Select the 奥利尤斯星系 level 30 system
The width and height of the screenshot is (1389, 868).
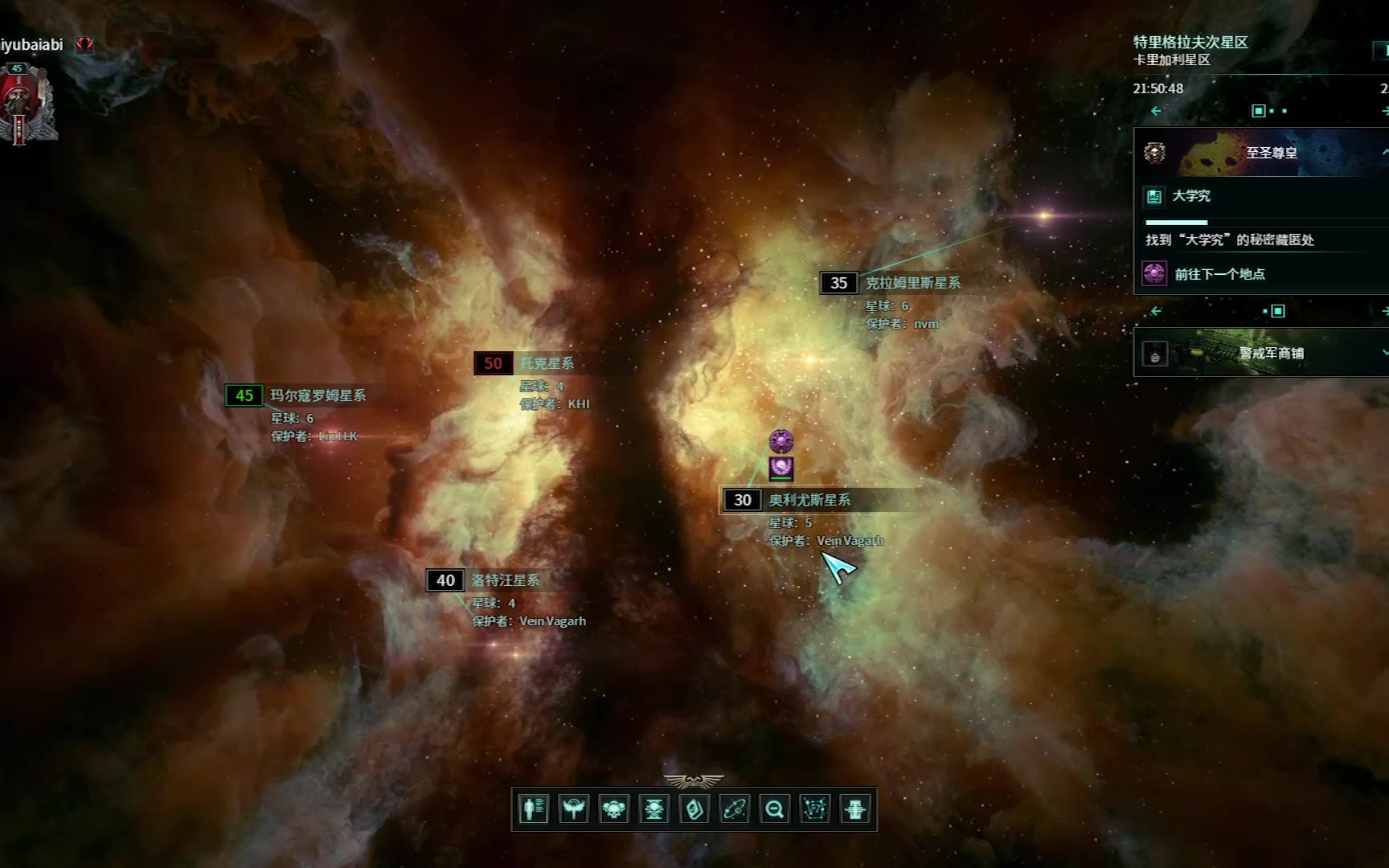pyautogui.click(x=809, y=500)
